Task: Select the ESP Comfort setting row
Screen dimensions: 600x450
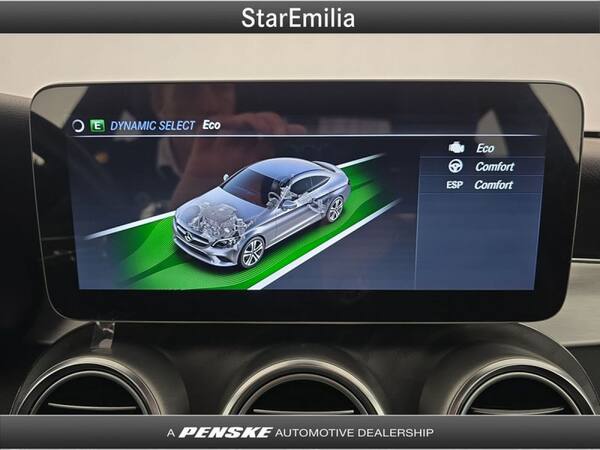Action: [480, 185]
